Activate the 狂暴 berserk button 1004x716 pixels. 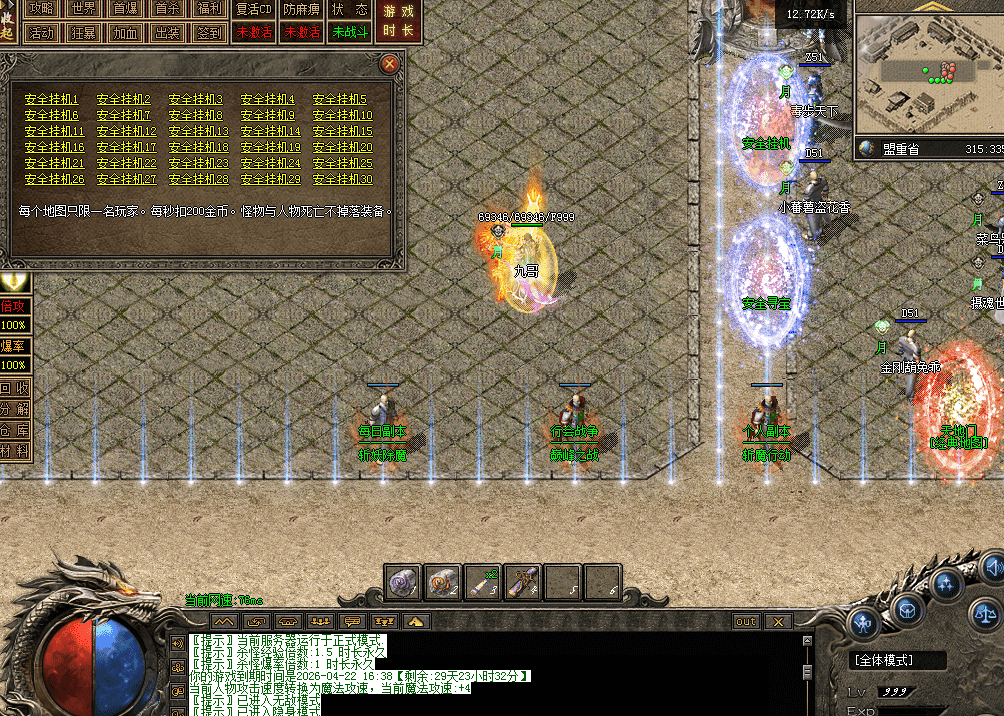(x=84, y=32)
